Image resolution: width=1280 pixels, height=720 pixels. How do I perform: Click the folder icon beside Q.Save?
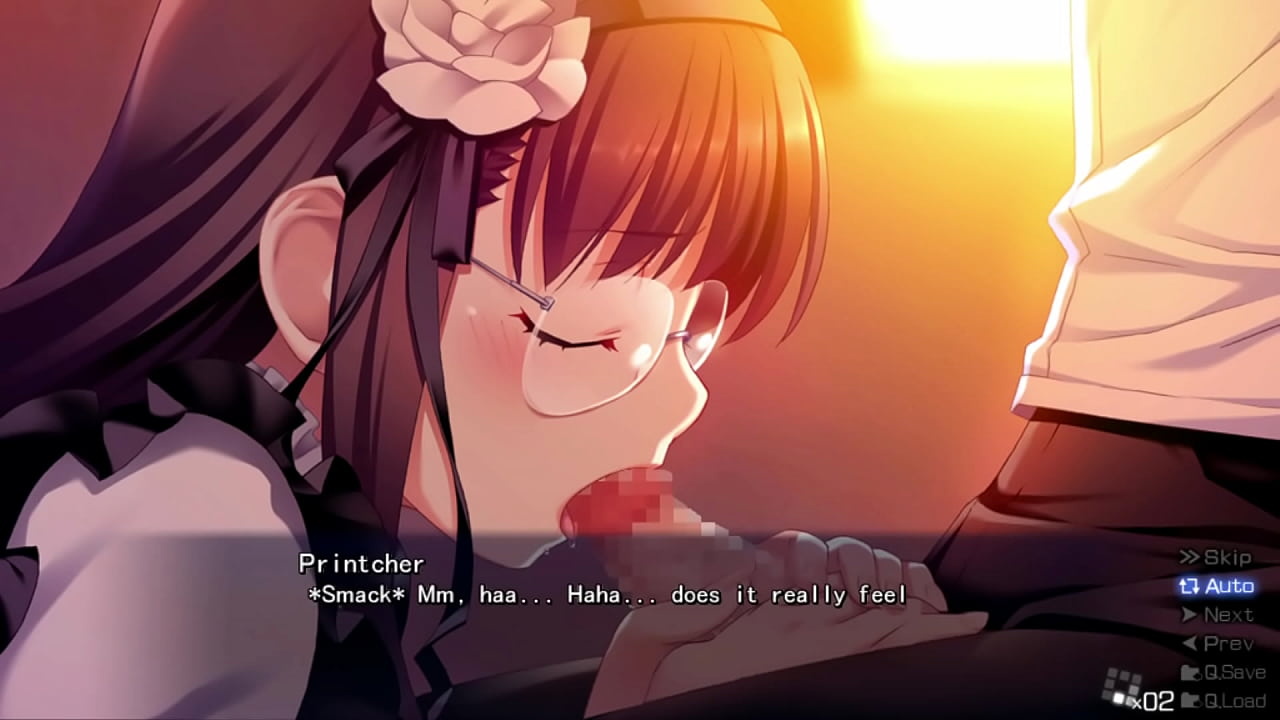1189,671
